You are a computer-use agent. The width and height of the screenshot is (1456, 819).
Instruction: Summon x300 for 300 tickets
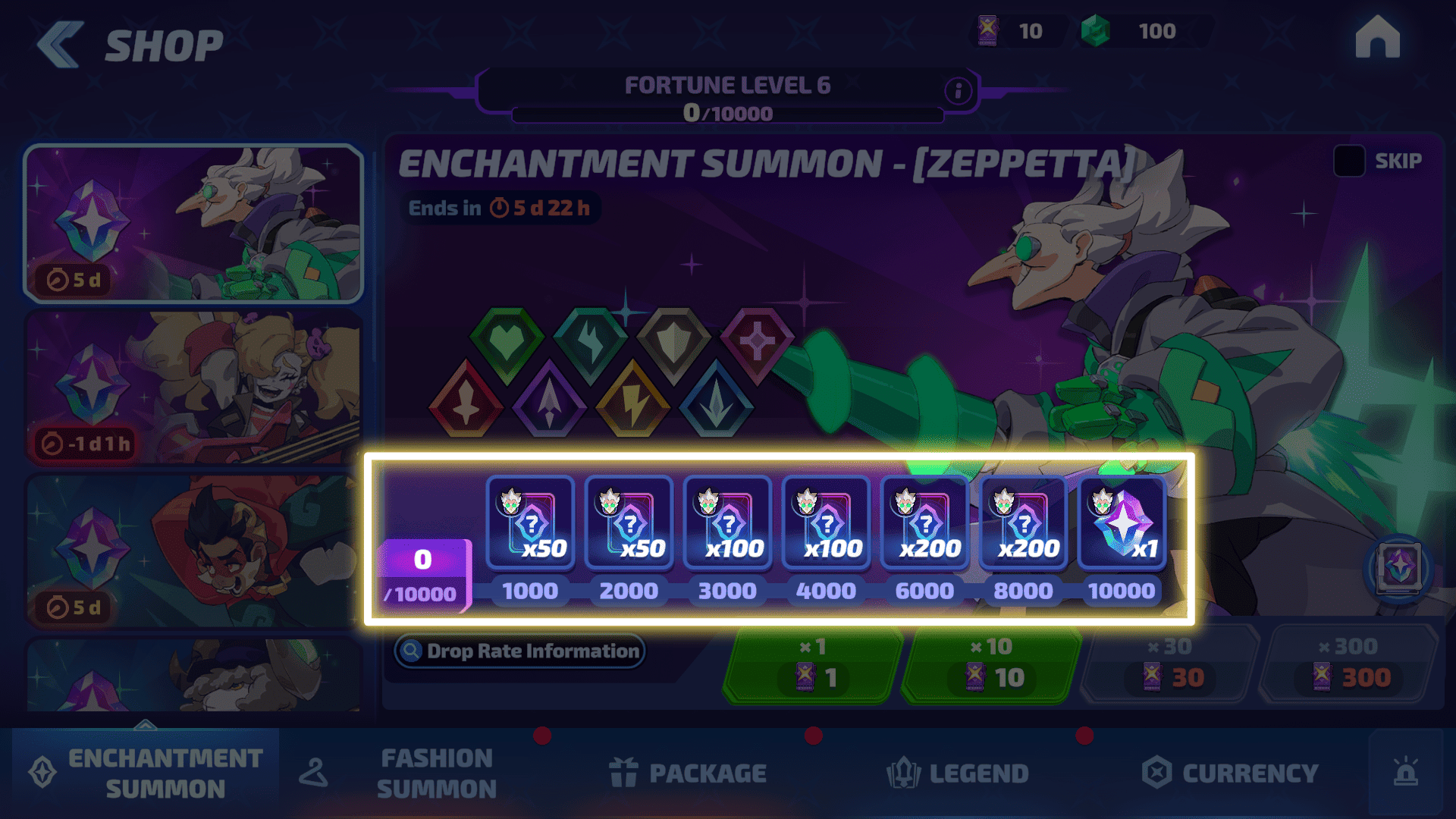[x=1348, y=665]
